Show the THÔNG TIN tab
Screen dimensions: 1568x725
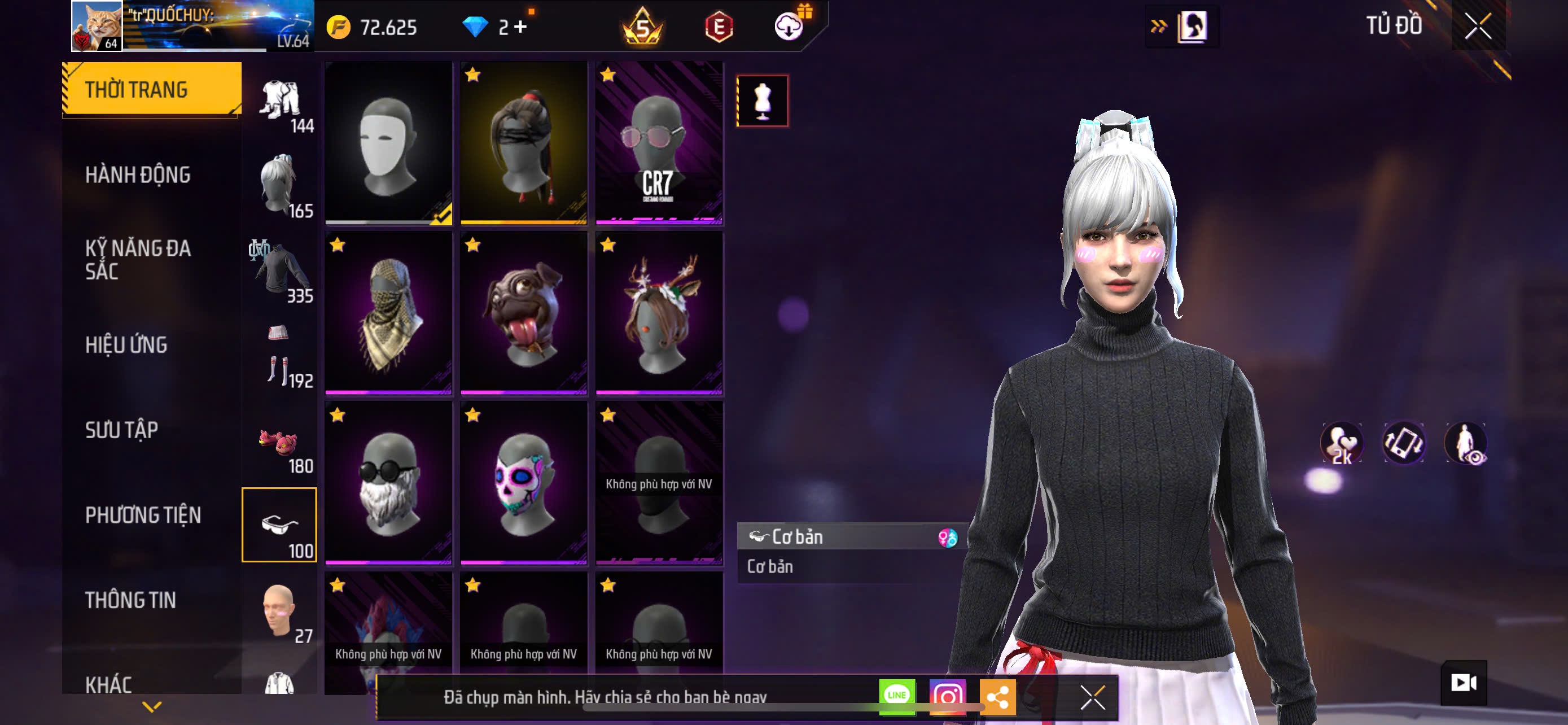click(130, 601)
